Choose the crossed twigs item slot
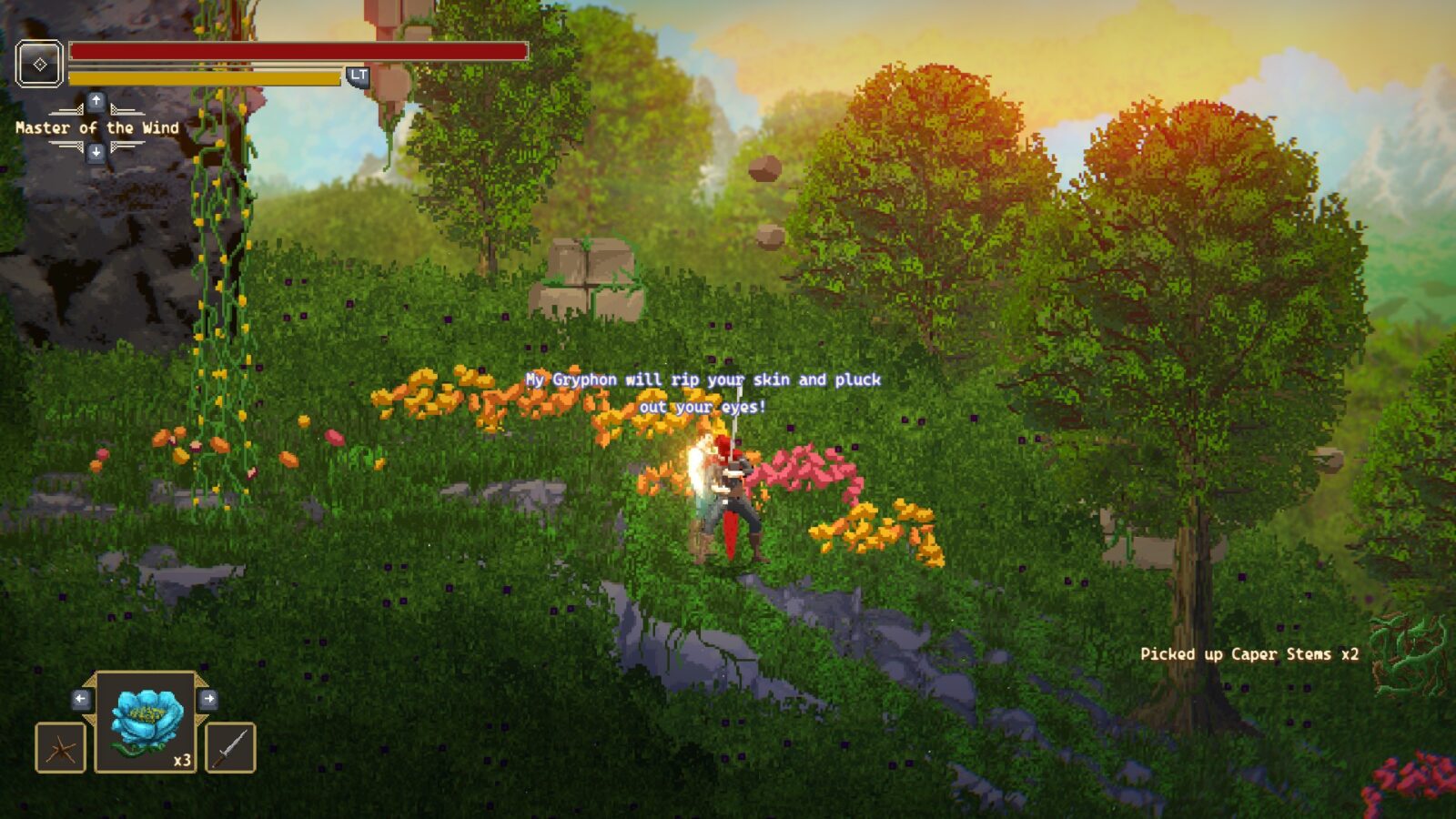1456x819 pixels. pos(61,748)
